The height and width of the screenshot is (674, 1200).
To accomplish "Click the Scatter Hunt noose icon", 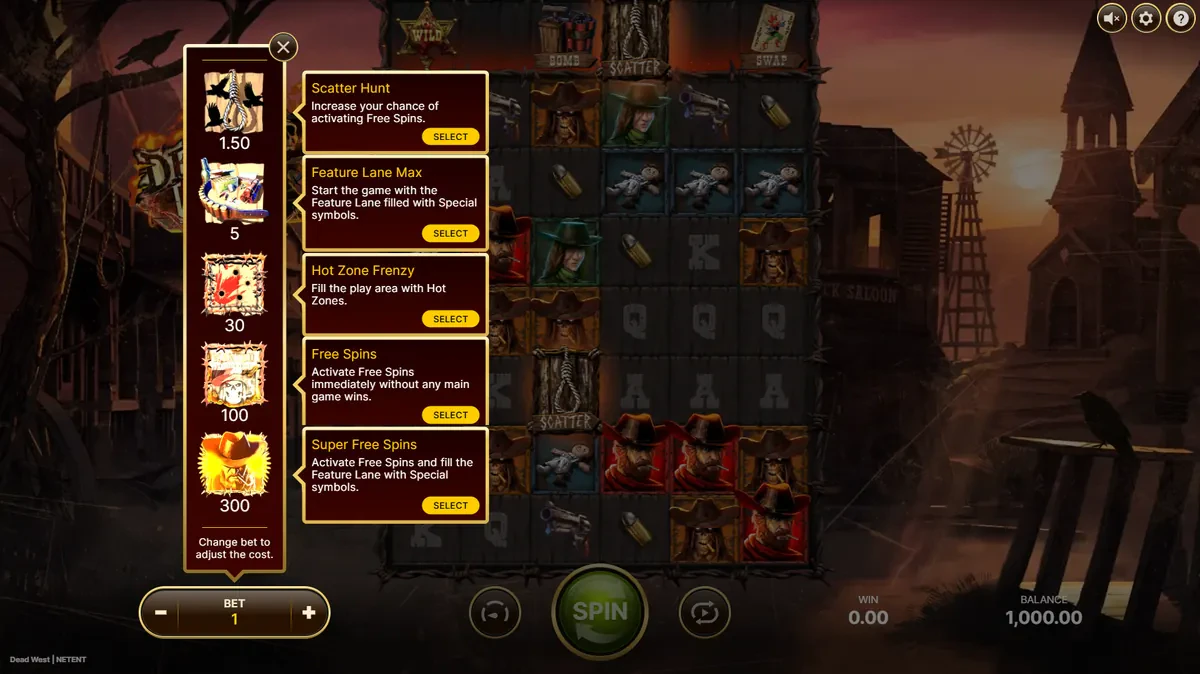I will pos(234,102).
